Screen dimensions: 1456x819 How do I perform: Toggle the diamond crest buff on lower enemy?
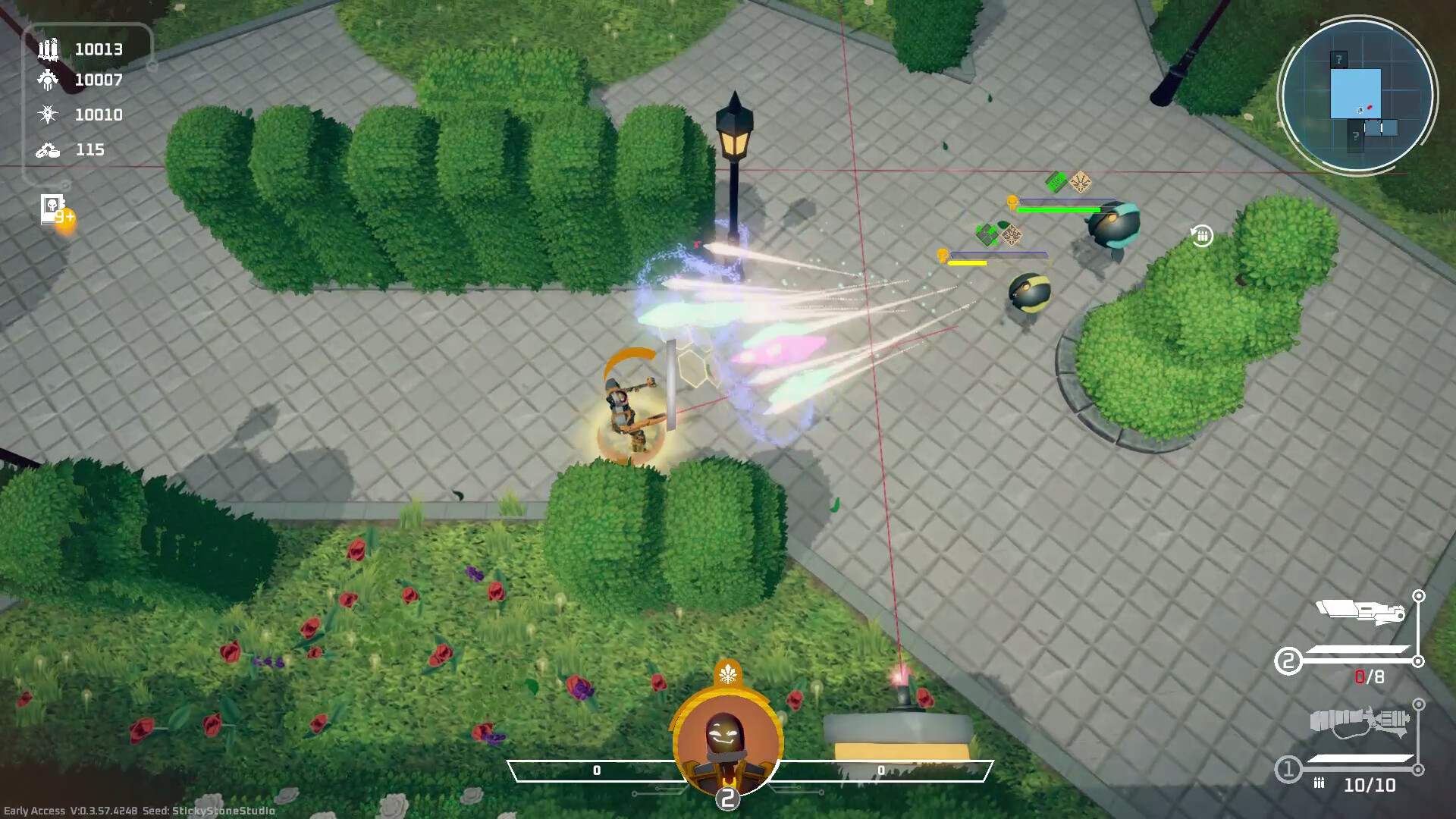pyautogui.click(x=1011, y=237)
